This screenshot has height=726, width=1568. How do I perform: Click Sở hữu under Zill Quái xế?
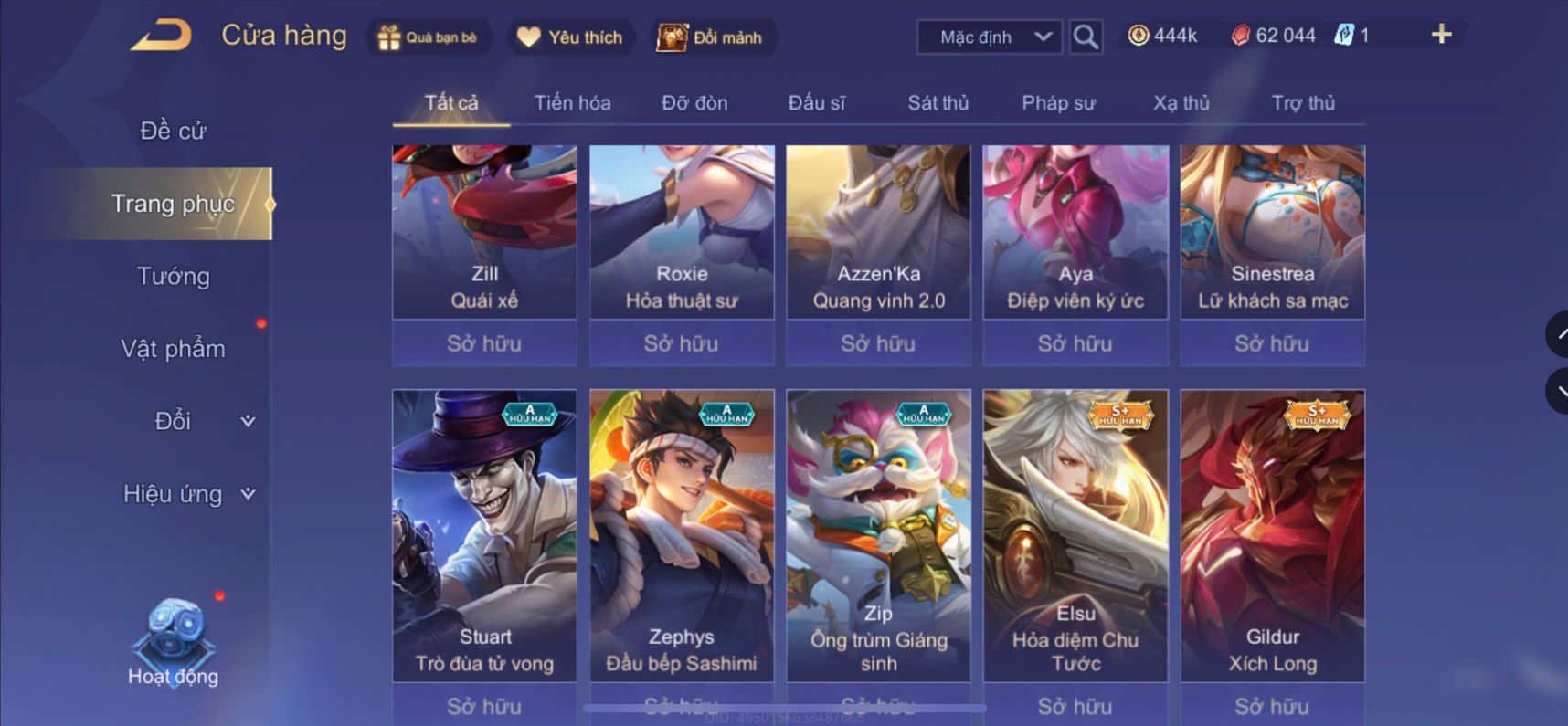[484, 342]
